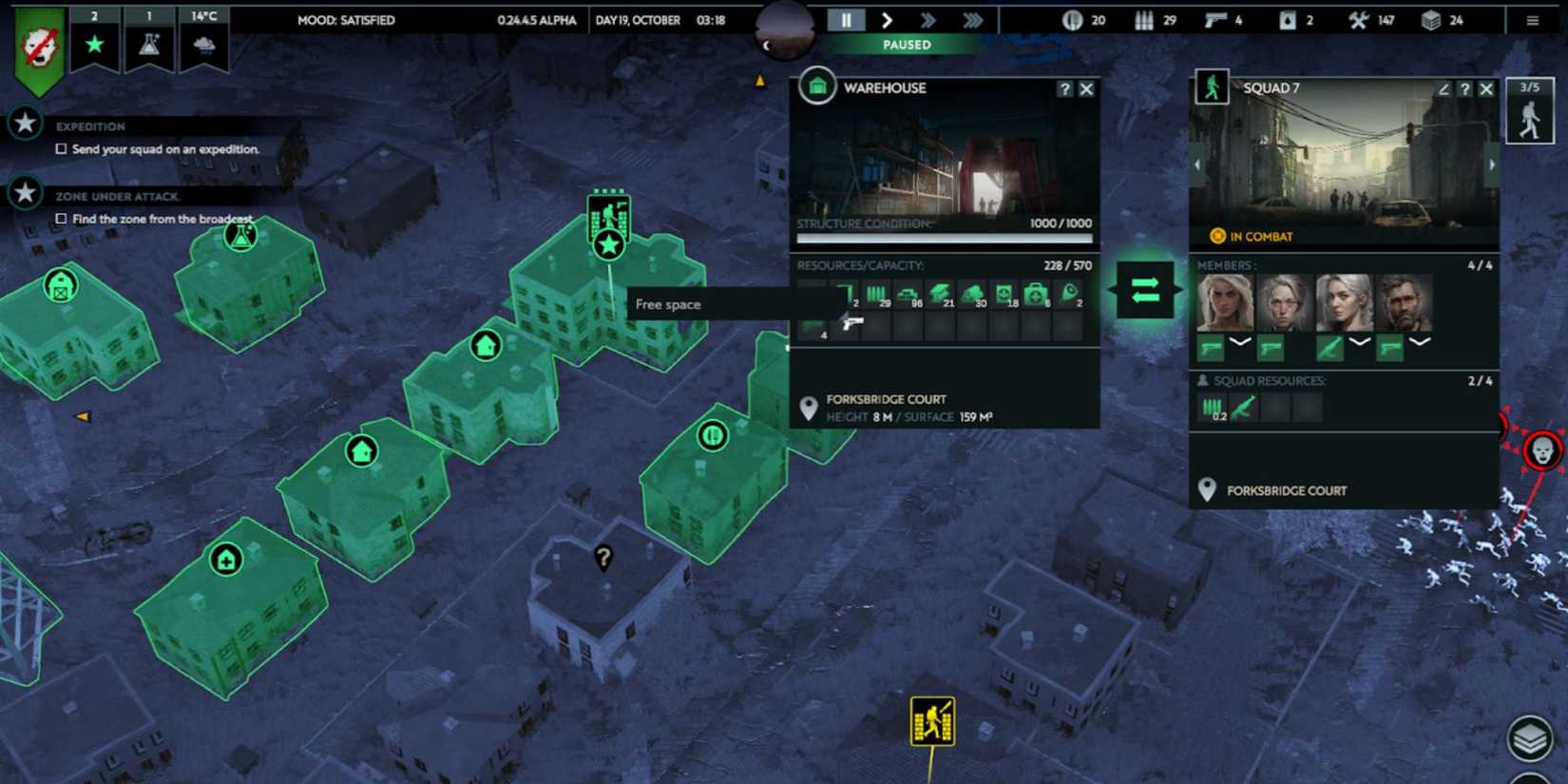The width and height of the screenshot is (1568, 784).
Task: Click the triple-arrow fastest speed control
Action: [x=970, y=19]
